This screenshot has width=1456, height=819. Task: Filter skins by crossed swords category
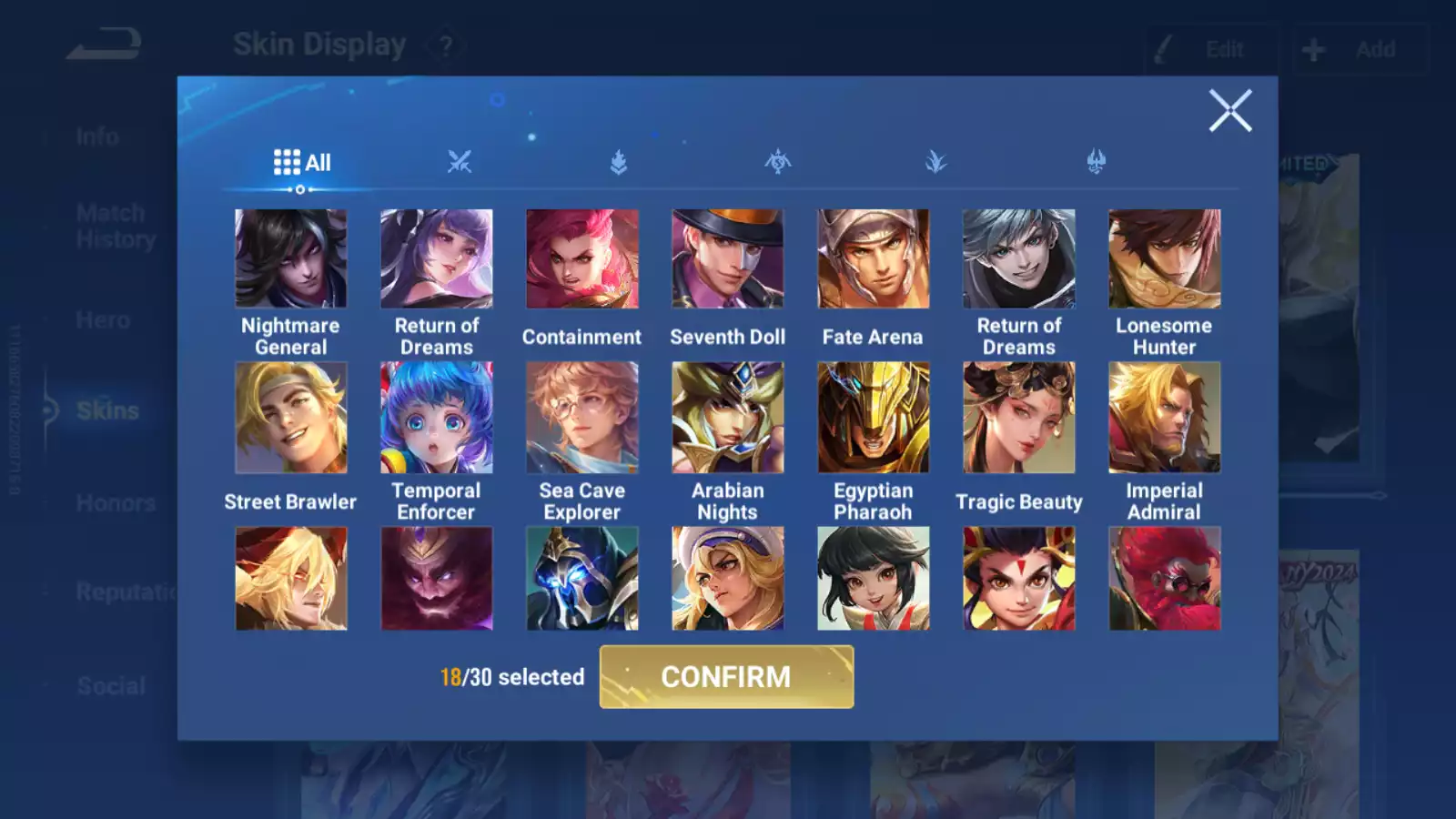coord(460,163)
